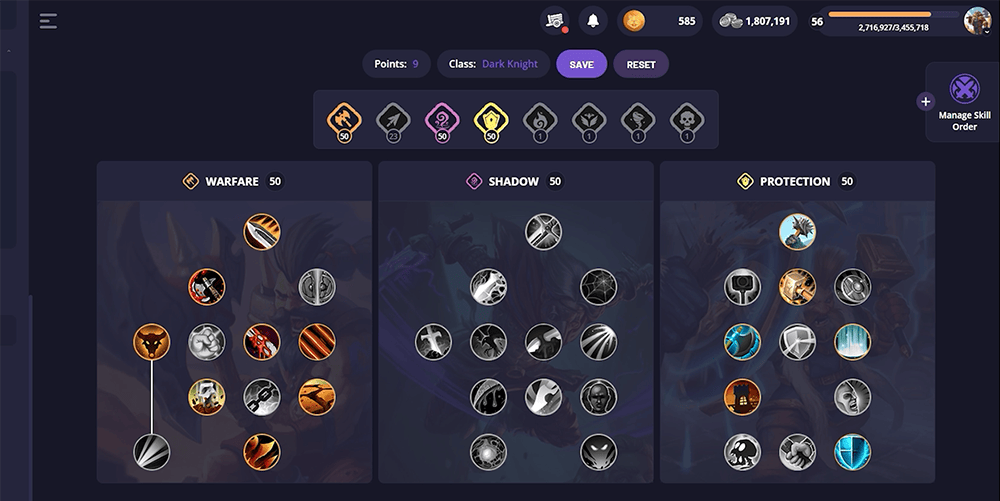Choose the skull skill tree icon
The image size is (1000, 501).
tap(687, 119)
